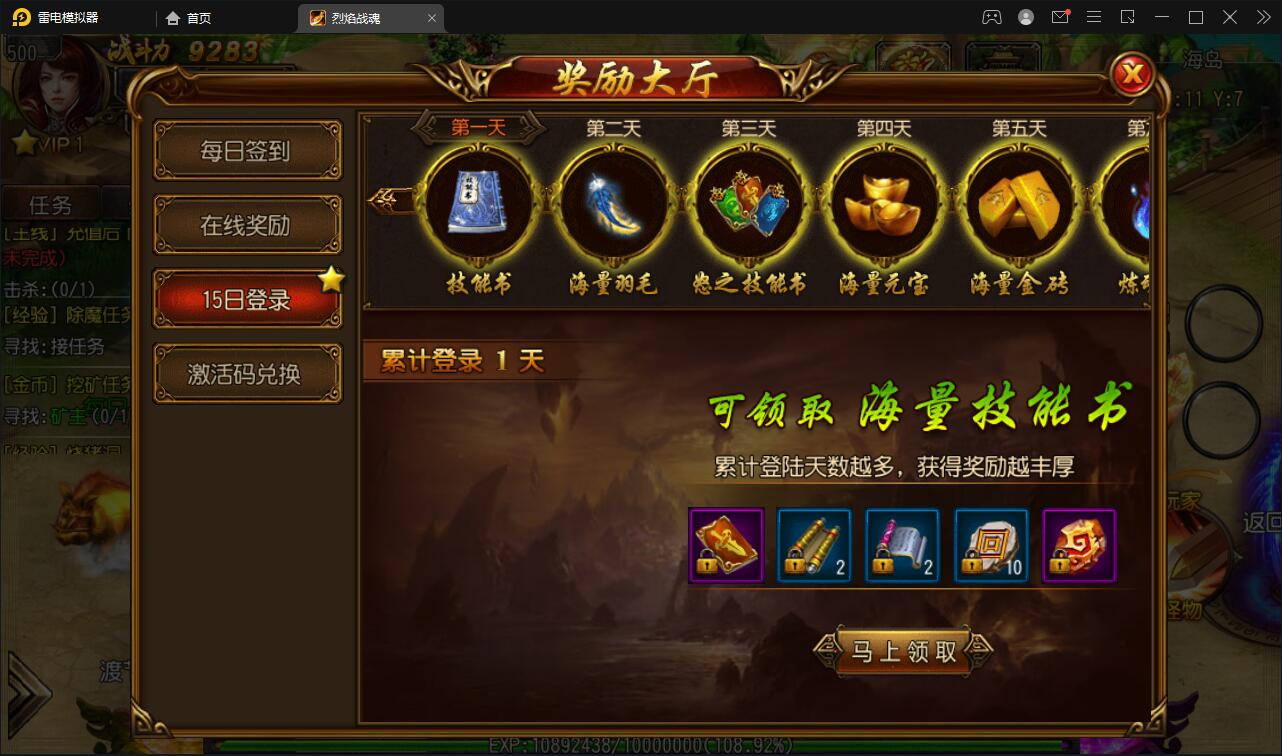The image size is (1282, 756).
Task: Open the 每日签到 daily sign-in panel
Action: [247, 150]
